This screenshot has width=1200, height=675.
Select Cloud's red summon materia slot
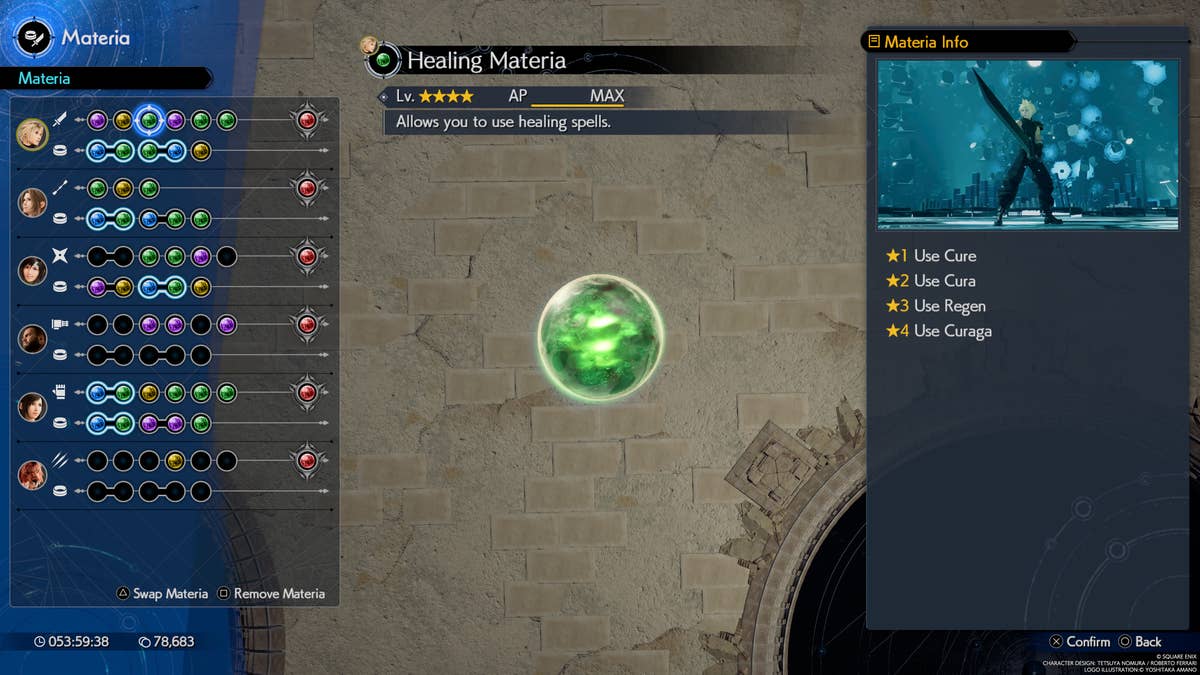(x=307, y=120)
